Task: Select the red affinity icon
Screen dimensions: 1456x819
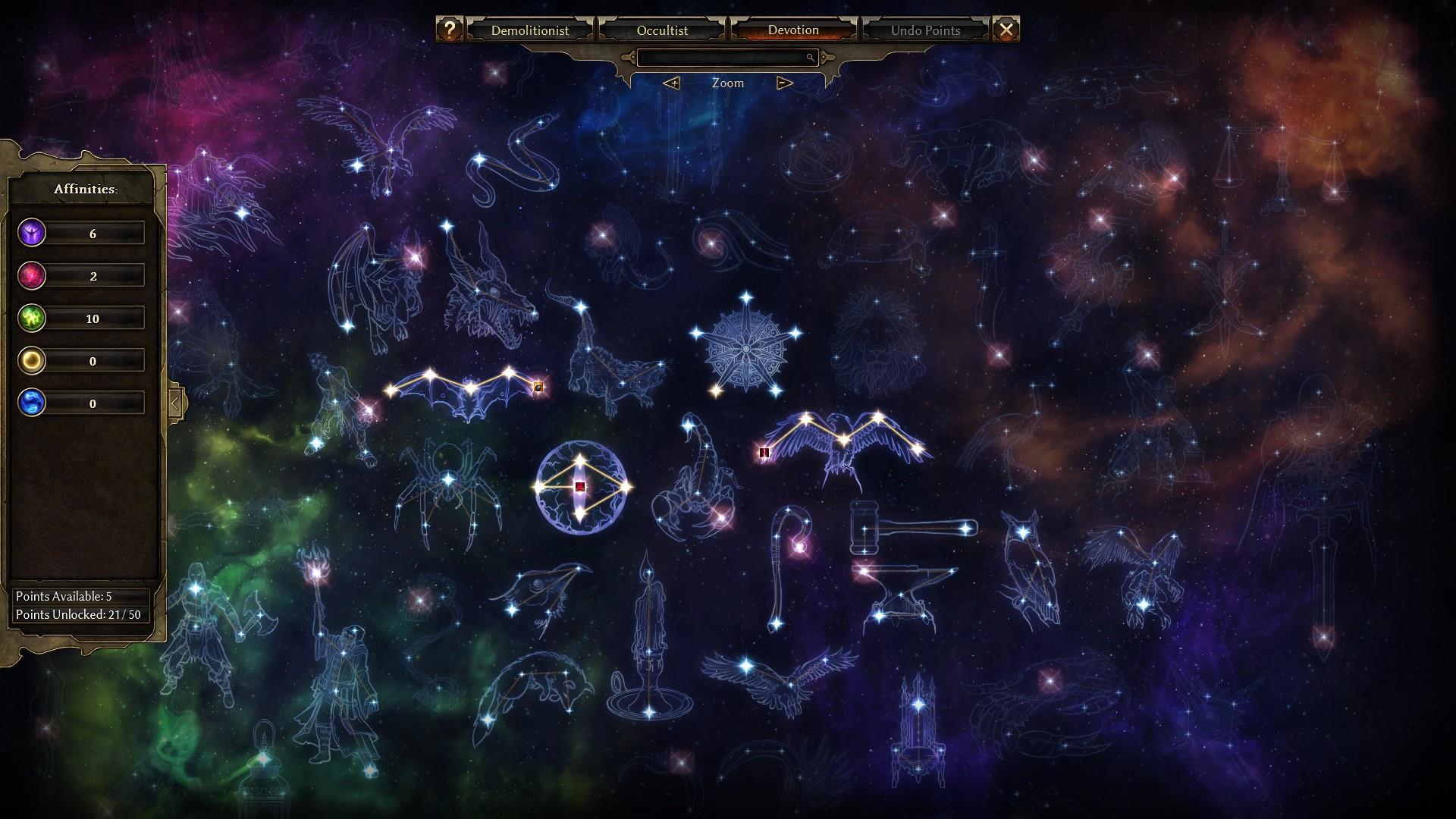Action: point(32,275)
